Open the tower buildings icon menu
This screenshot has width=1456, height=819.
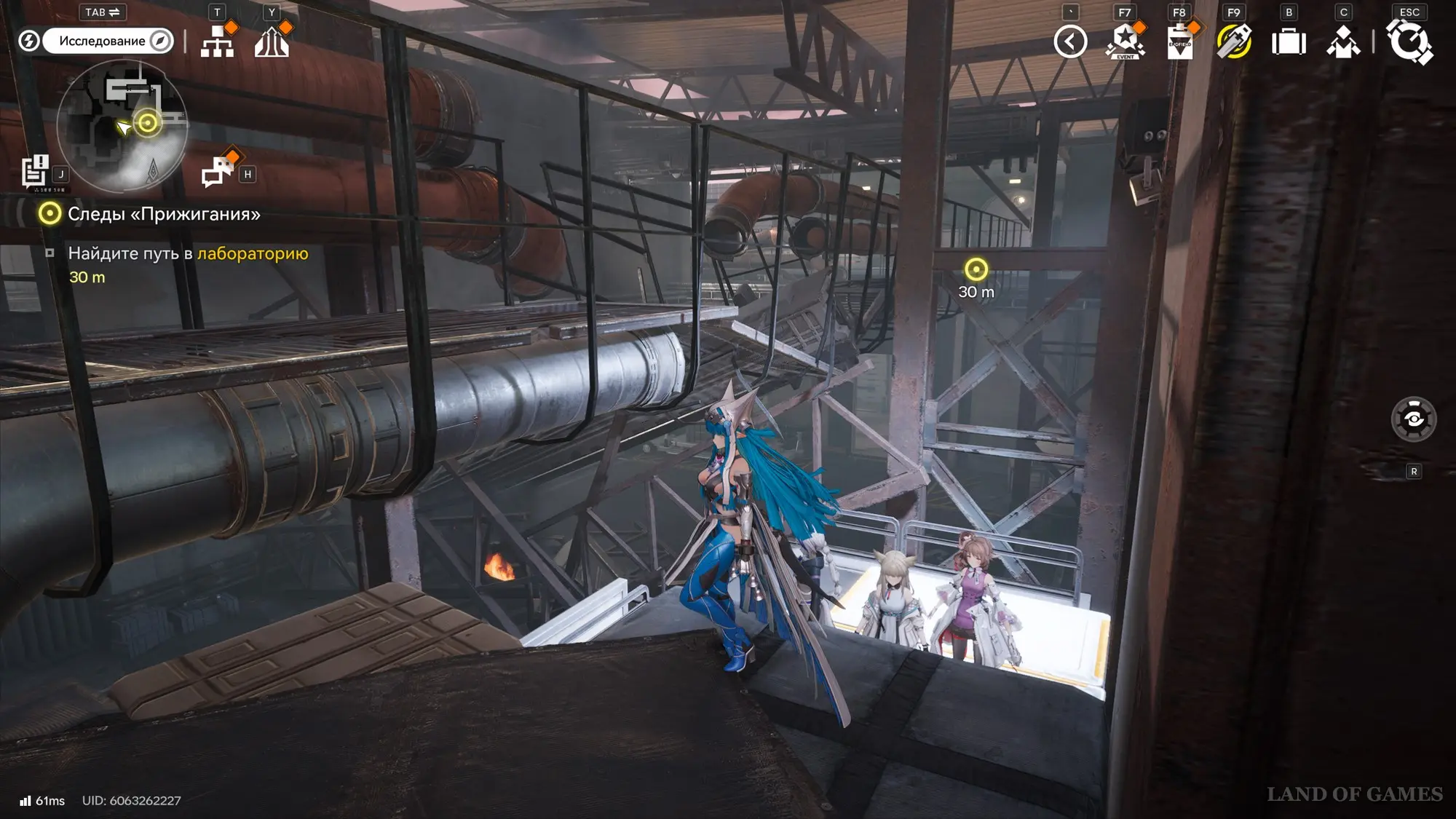click(x=272, y=41)
